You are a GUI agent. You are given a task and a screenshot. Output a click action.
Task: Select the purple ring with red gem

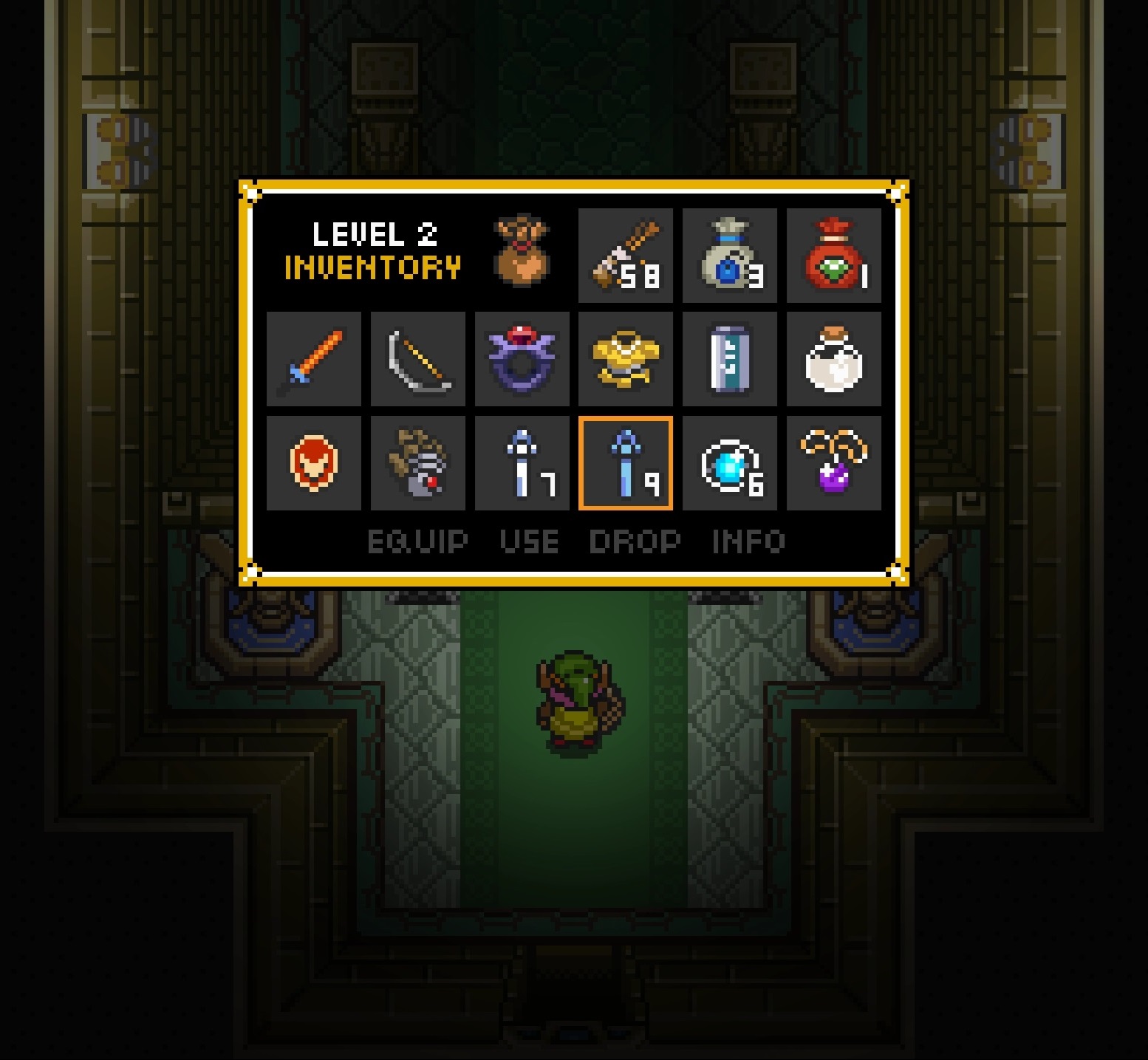point(522,358)
